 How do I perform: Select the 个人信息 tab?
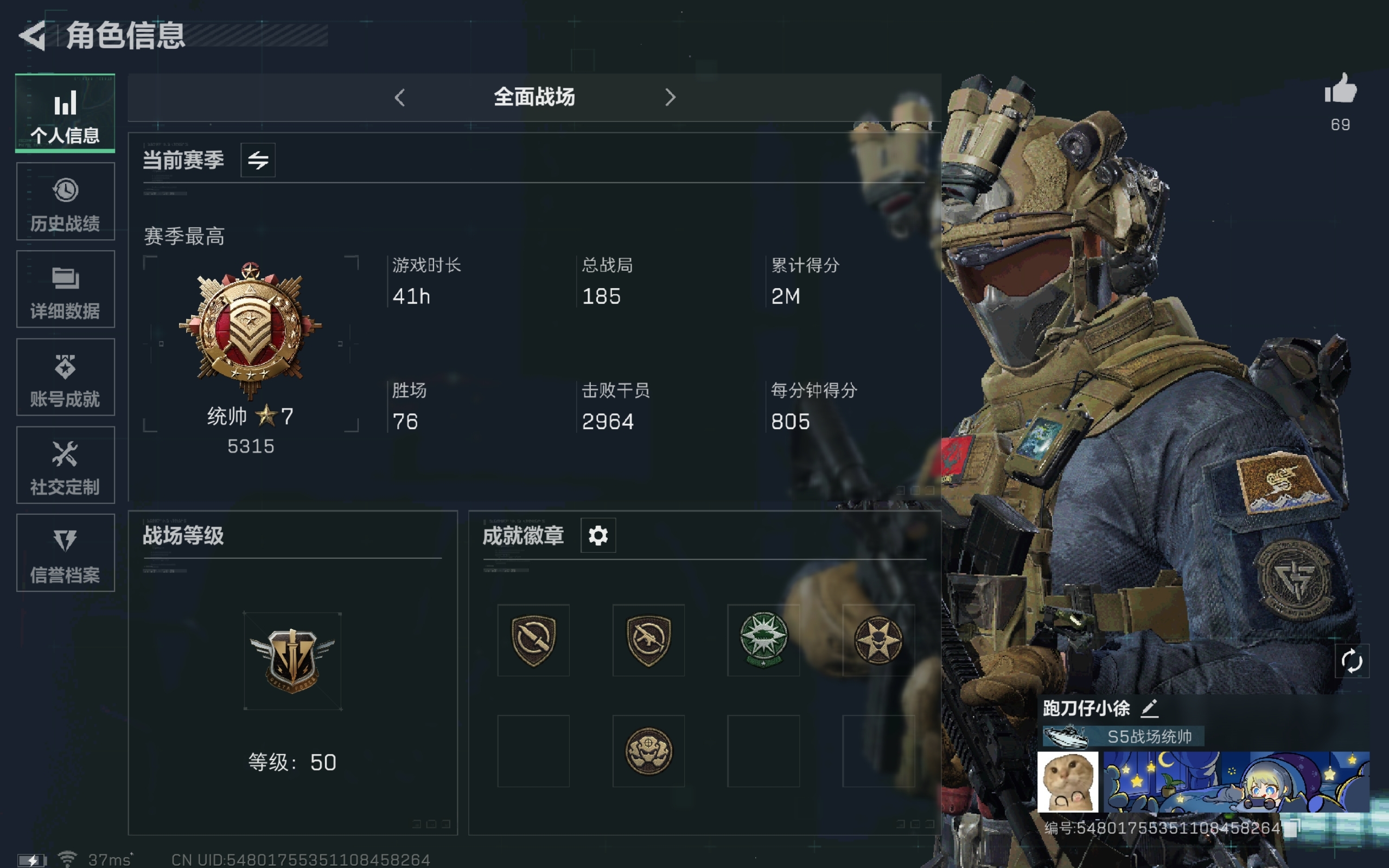tap(65, 113)
